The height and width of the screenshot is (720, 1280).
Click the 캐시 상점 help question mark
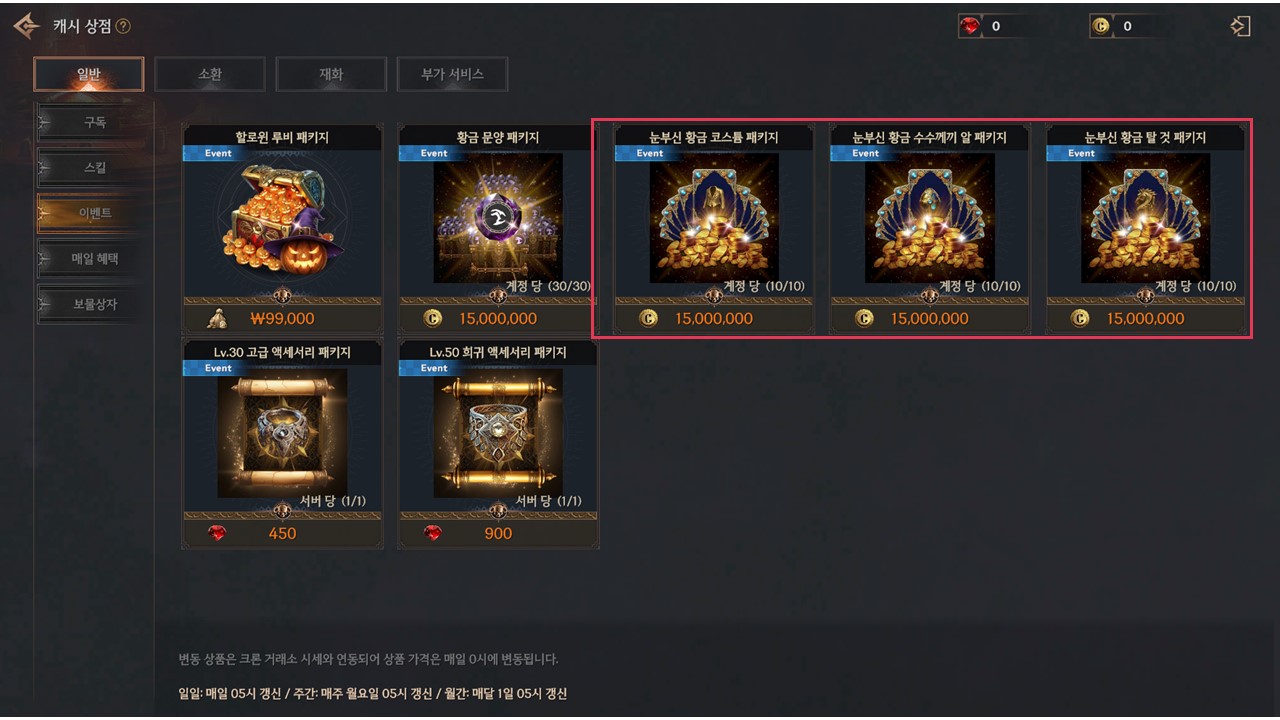[x=123, y=27]
